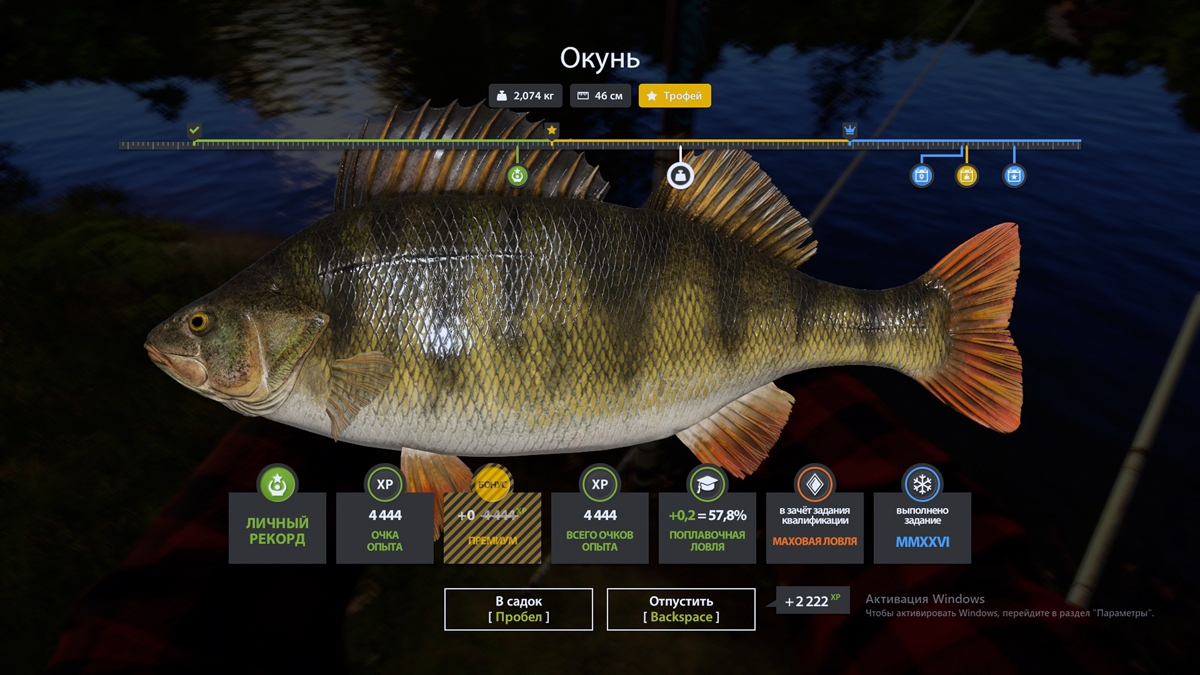
Task: Select the yellow "Трофей" badge
Action: tap(675, 96)
